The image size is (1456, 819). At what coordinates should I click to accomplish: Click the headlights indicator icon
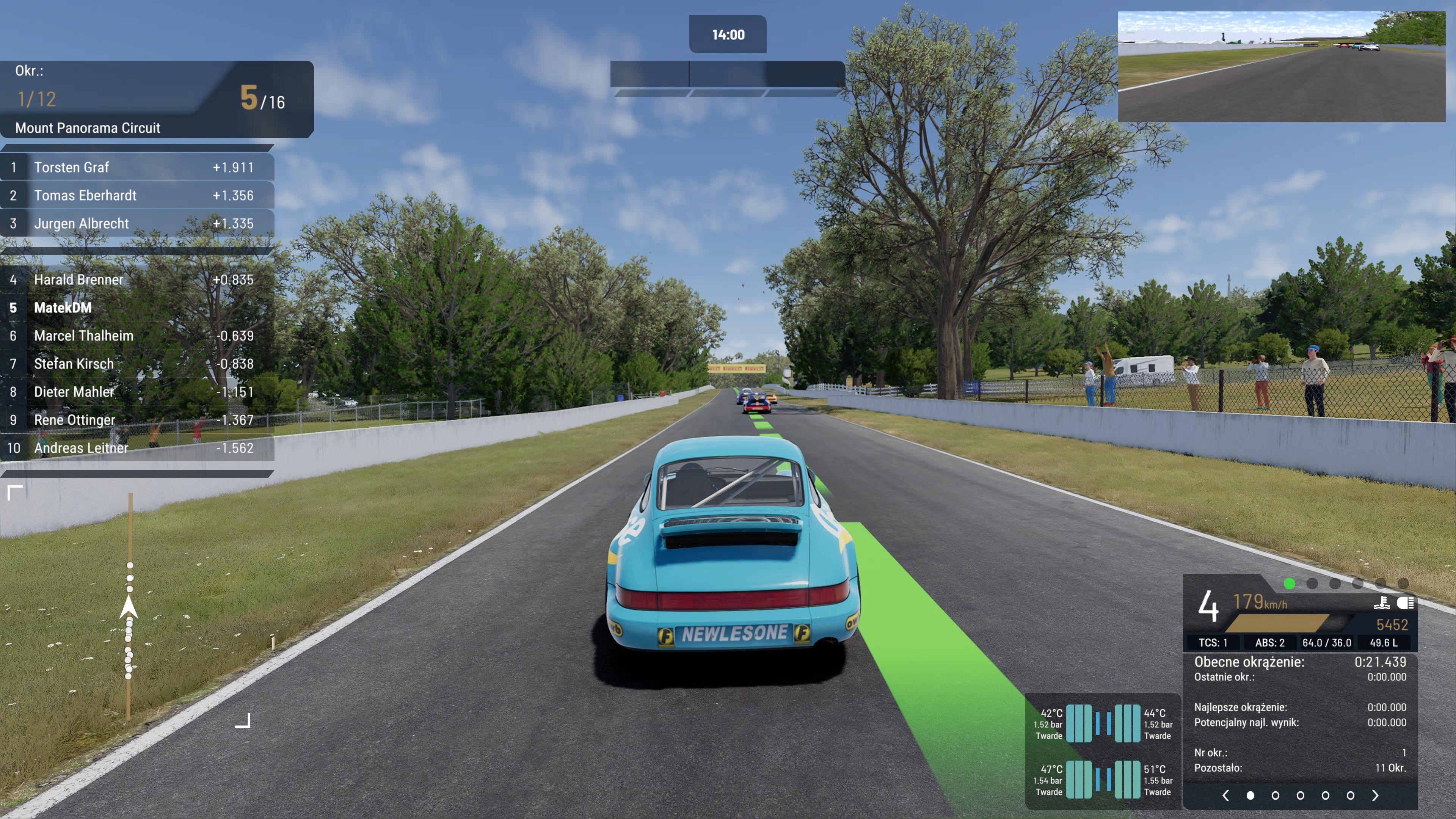[x=1405, y=603]
